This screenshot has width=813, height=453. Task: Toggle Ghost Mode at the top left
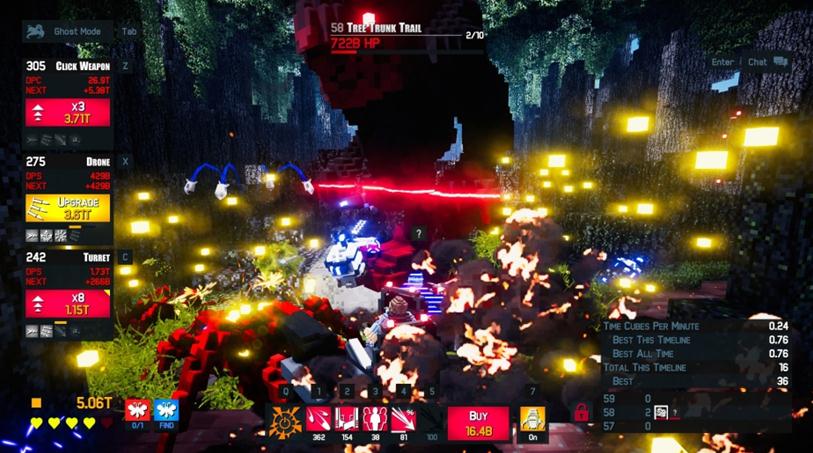68,31
